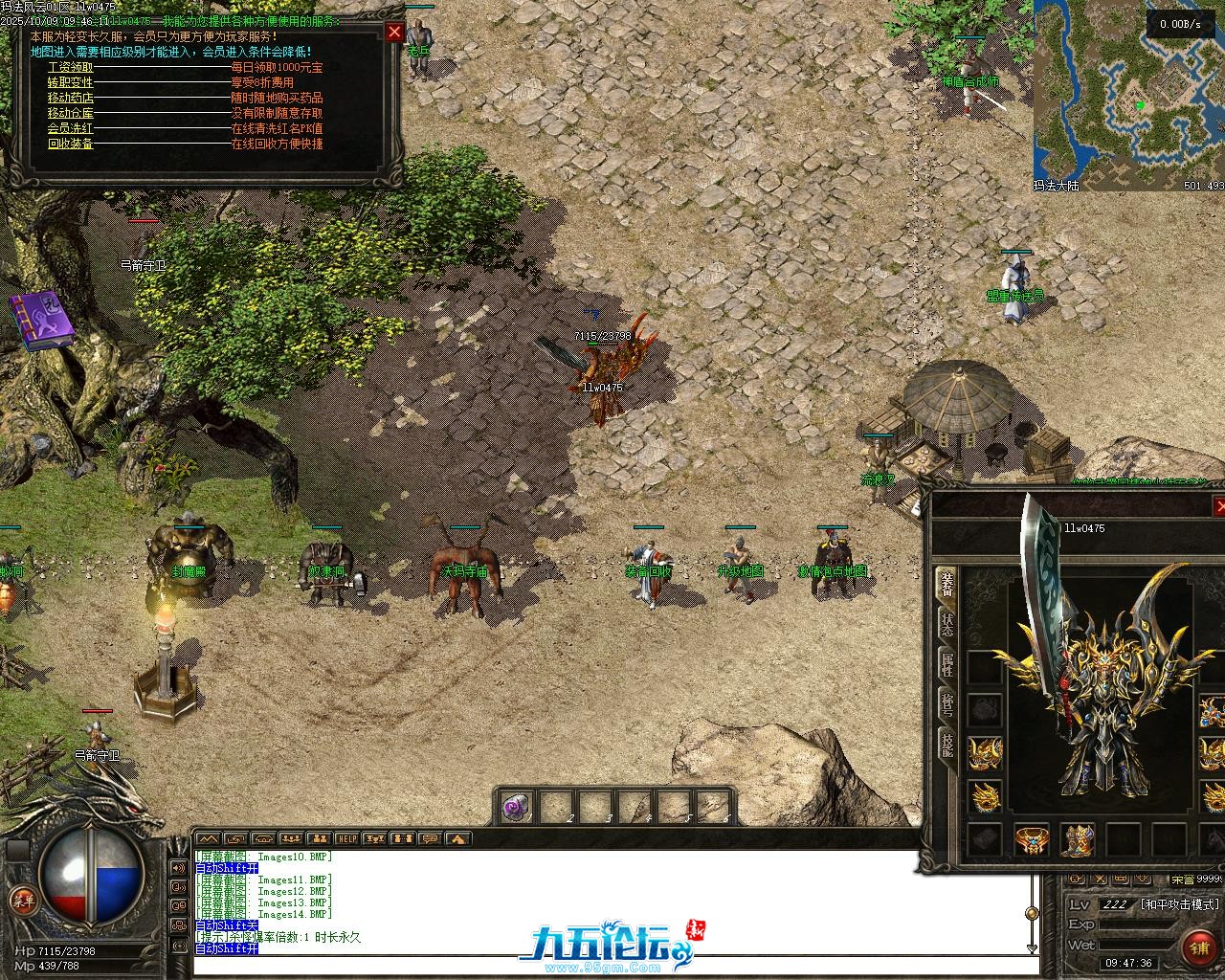Image resolution: width=1225 pixels, height=980 pixels.
Task: Open the 移动药店 mobile pharmacy
Action: click(x=71, y=99)
